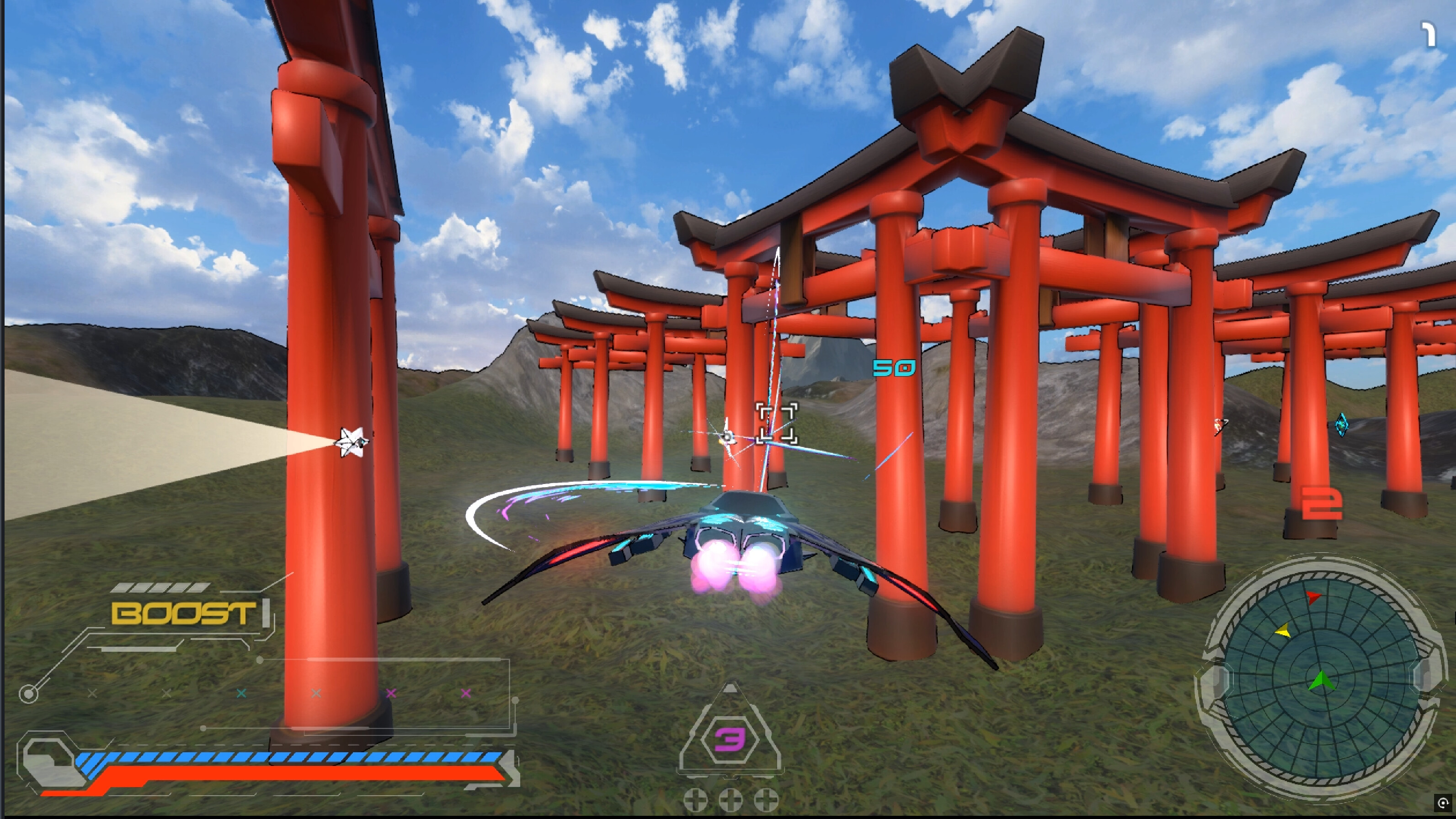Click the middle plus-sign ammo icon
The image size is (1456, 819).
point(731,799)
